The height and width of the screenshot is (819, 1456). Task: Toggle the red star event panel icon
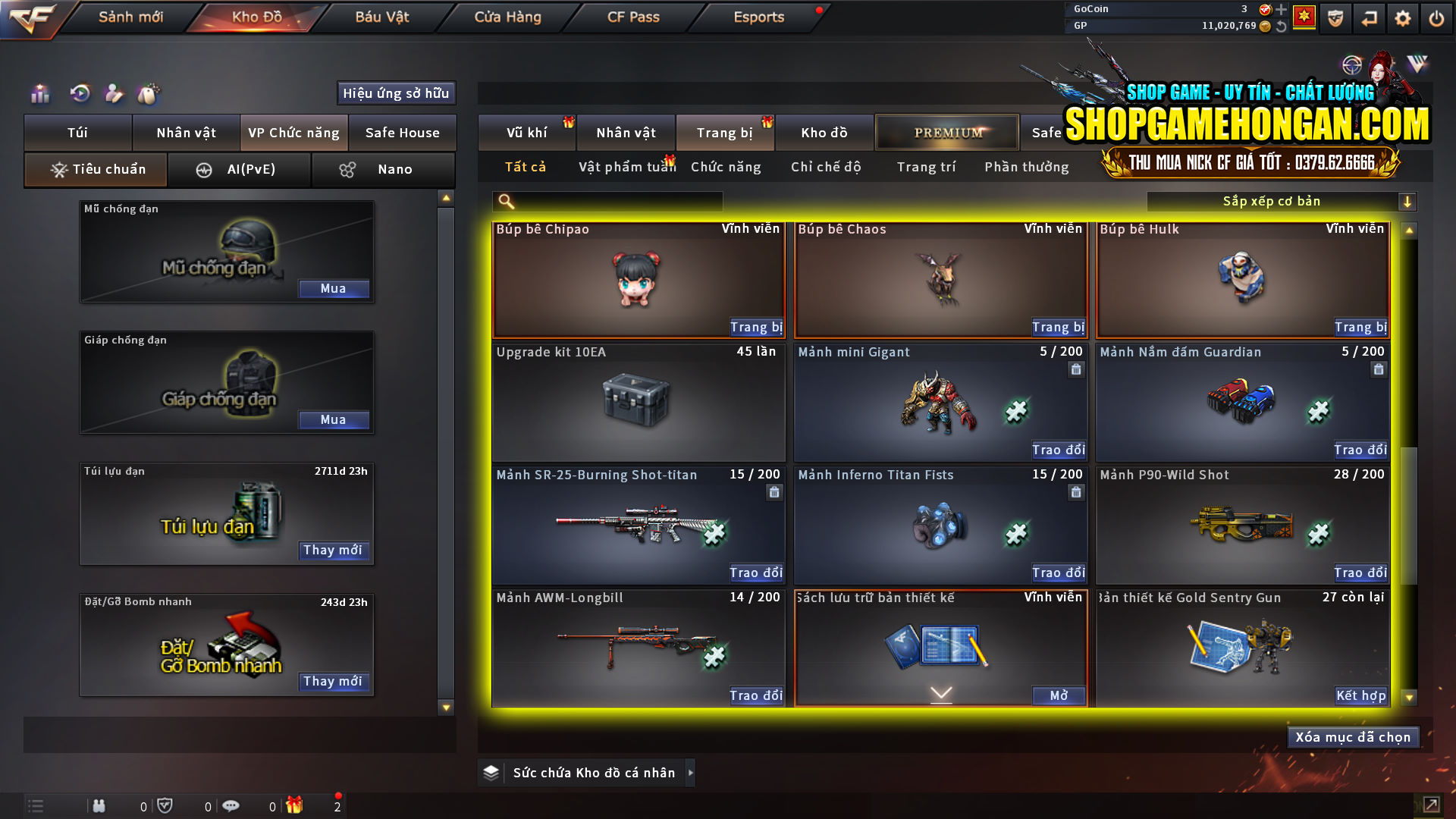pos(1303,17)
